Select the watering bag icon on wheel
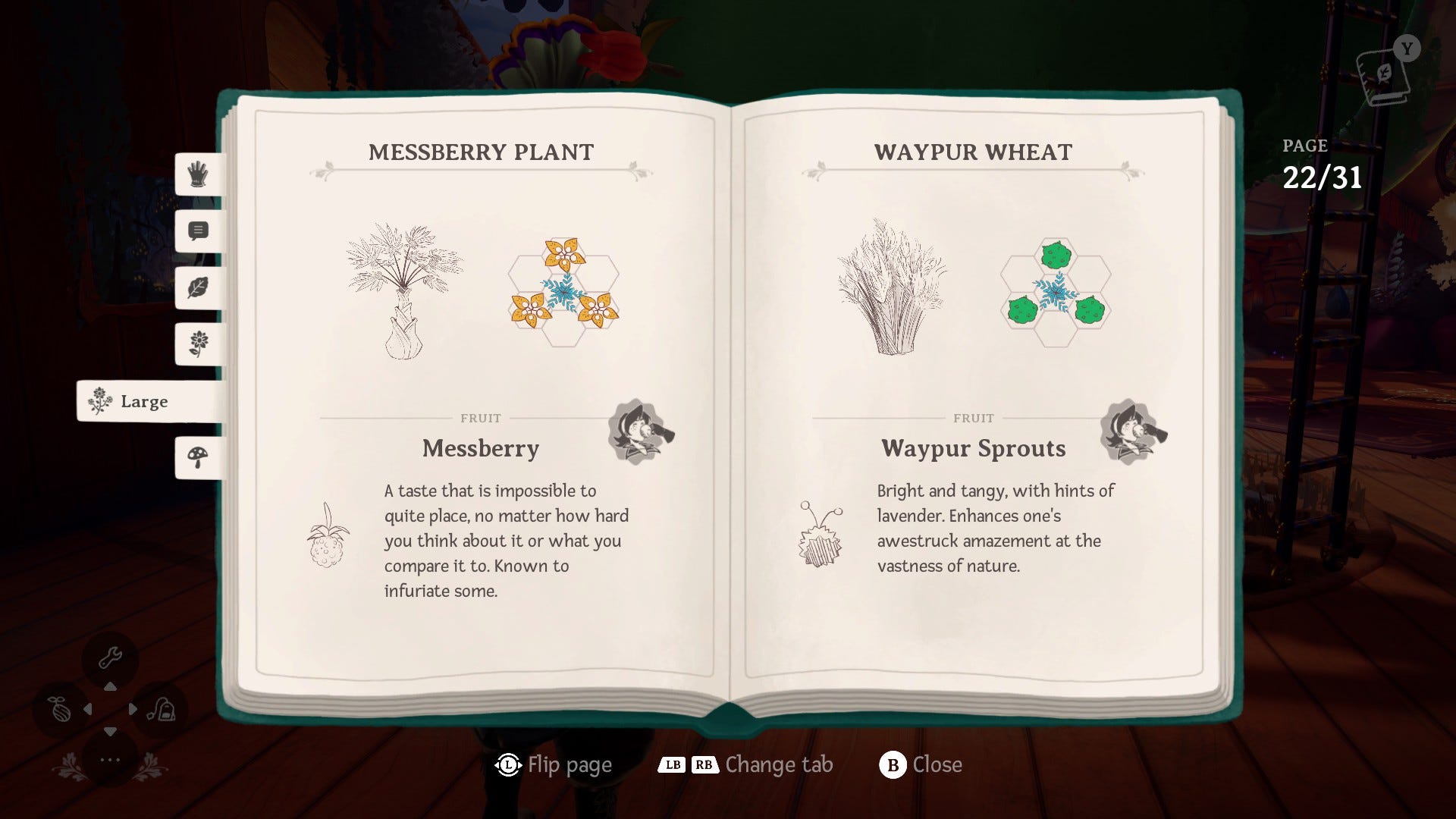This screenshot has height=819, width=1456. (162, 710)
